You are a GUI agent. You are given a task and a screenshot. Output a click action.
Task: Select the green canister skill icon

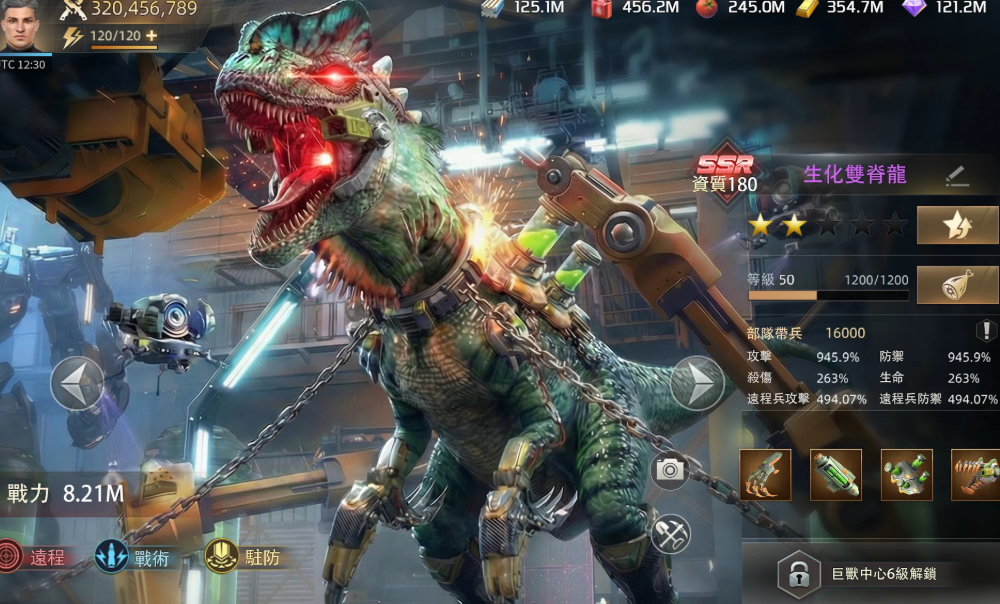tap(835, 474)
